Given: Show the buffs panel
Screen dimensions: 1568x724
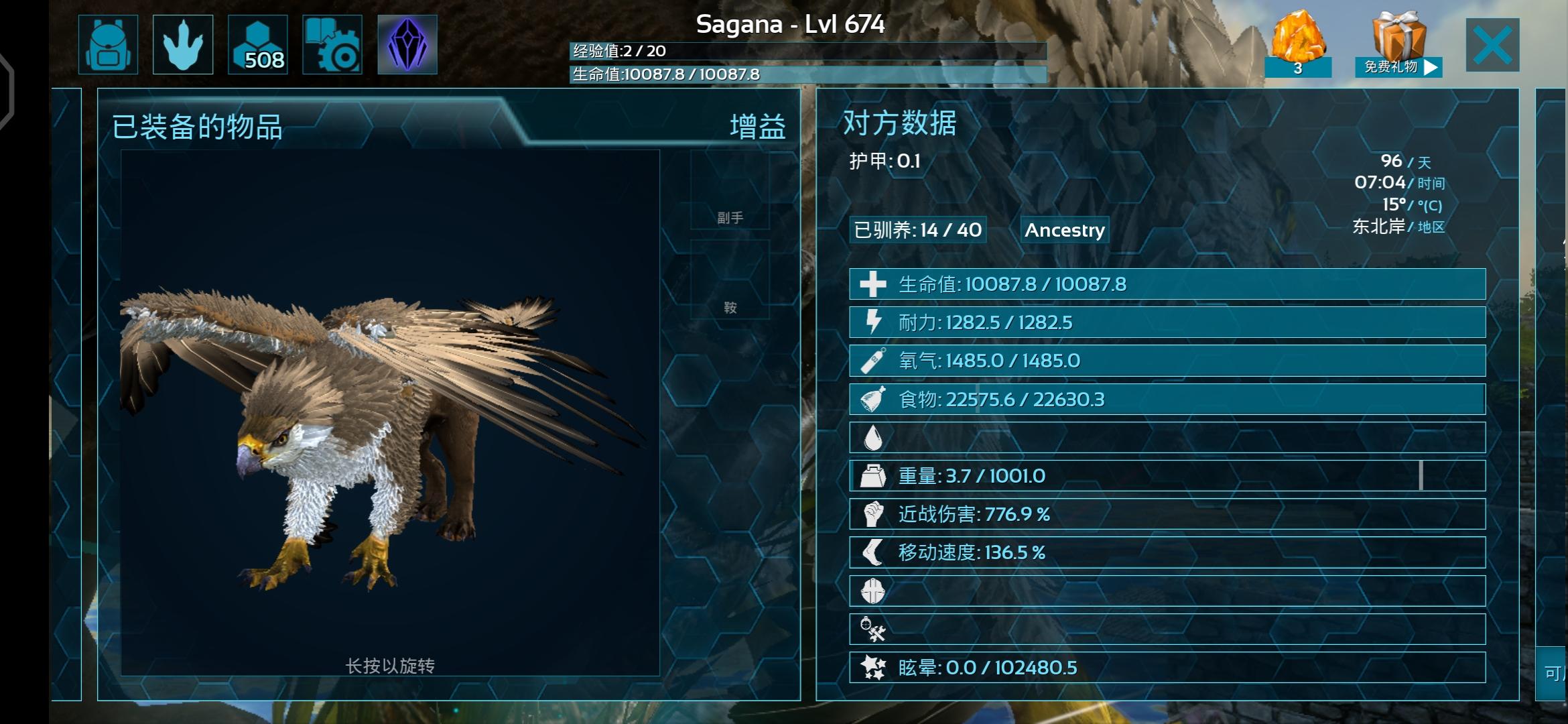Looking at the screenshot, I should (x=757, y=127).
